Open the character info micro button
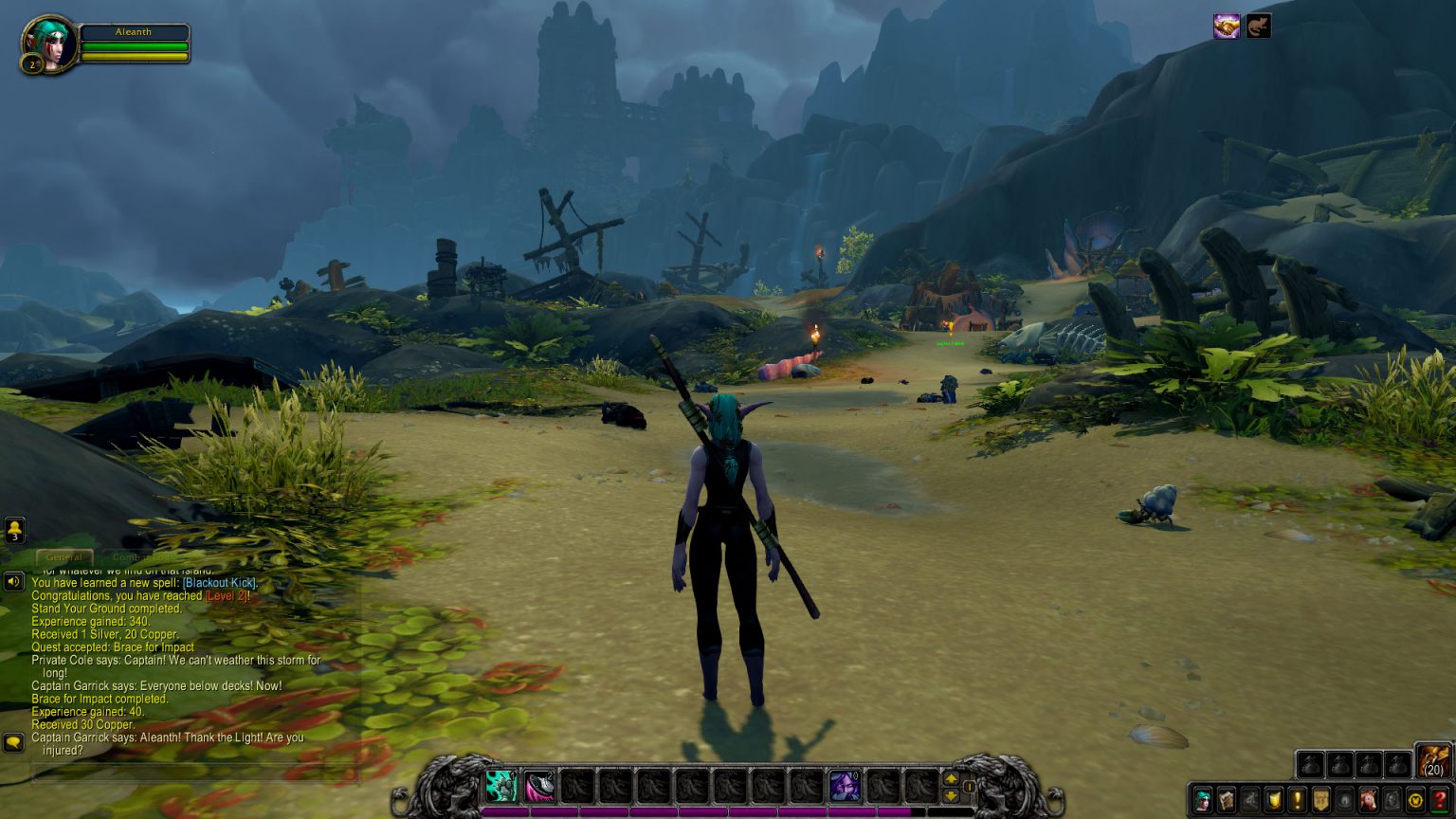This screenshot has height=819, width=1456. [x=1203, y=799]
